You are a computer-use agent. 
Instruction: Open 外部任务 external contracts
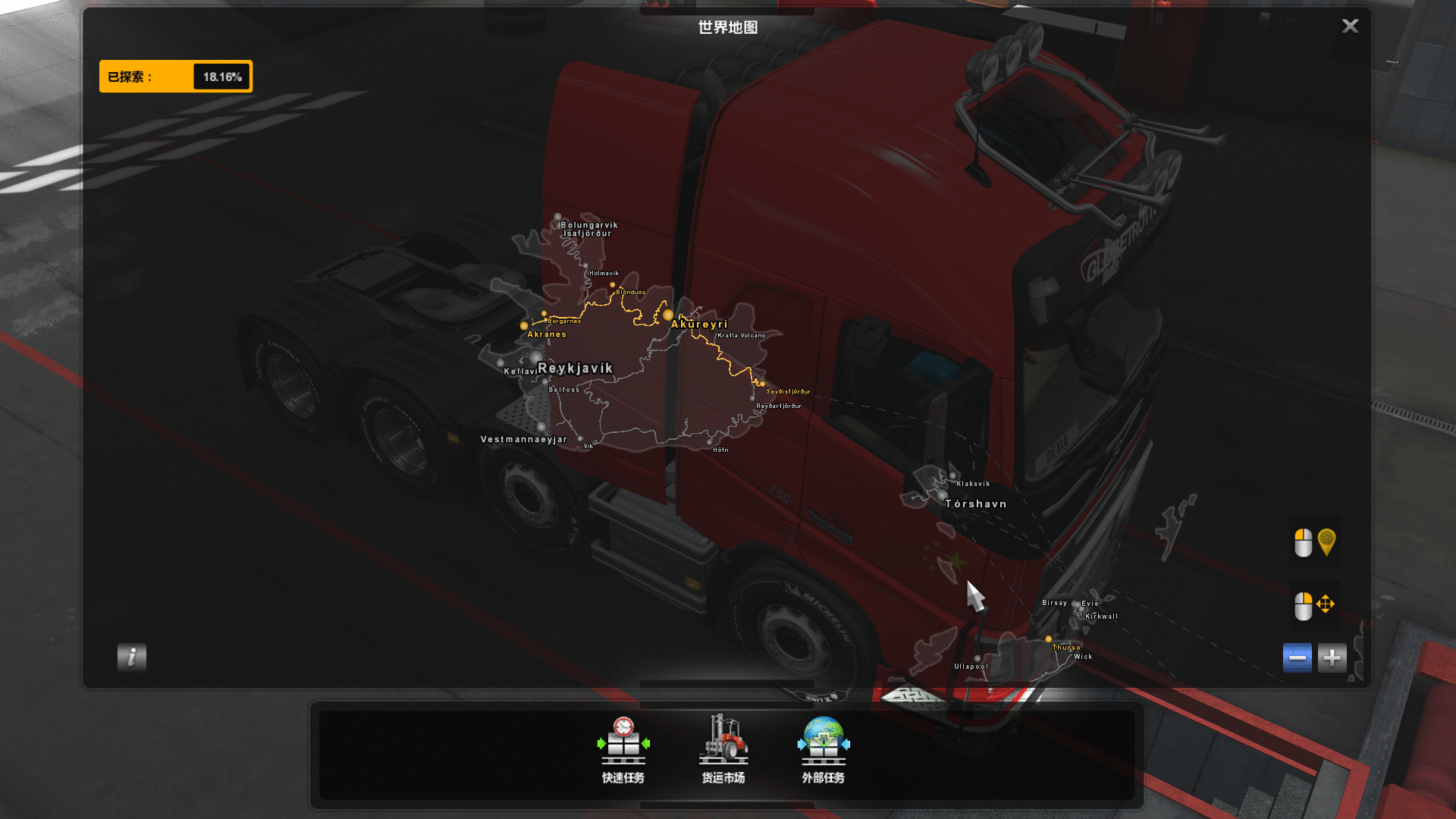click(x=824, y=749)
